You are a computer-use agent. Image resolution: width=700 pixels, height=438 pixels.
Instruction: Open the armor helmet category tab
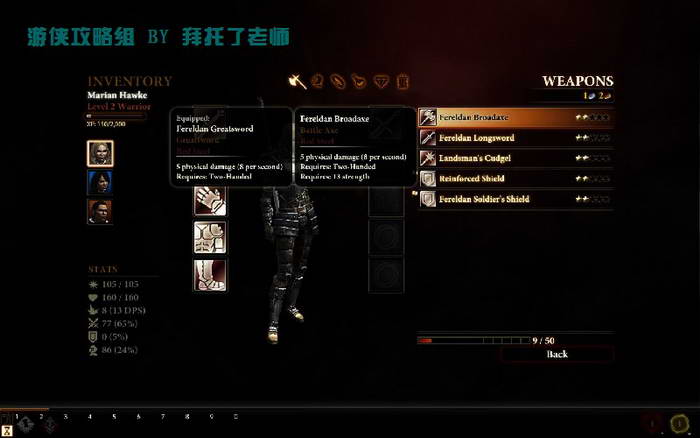318,81
